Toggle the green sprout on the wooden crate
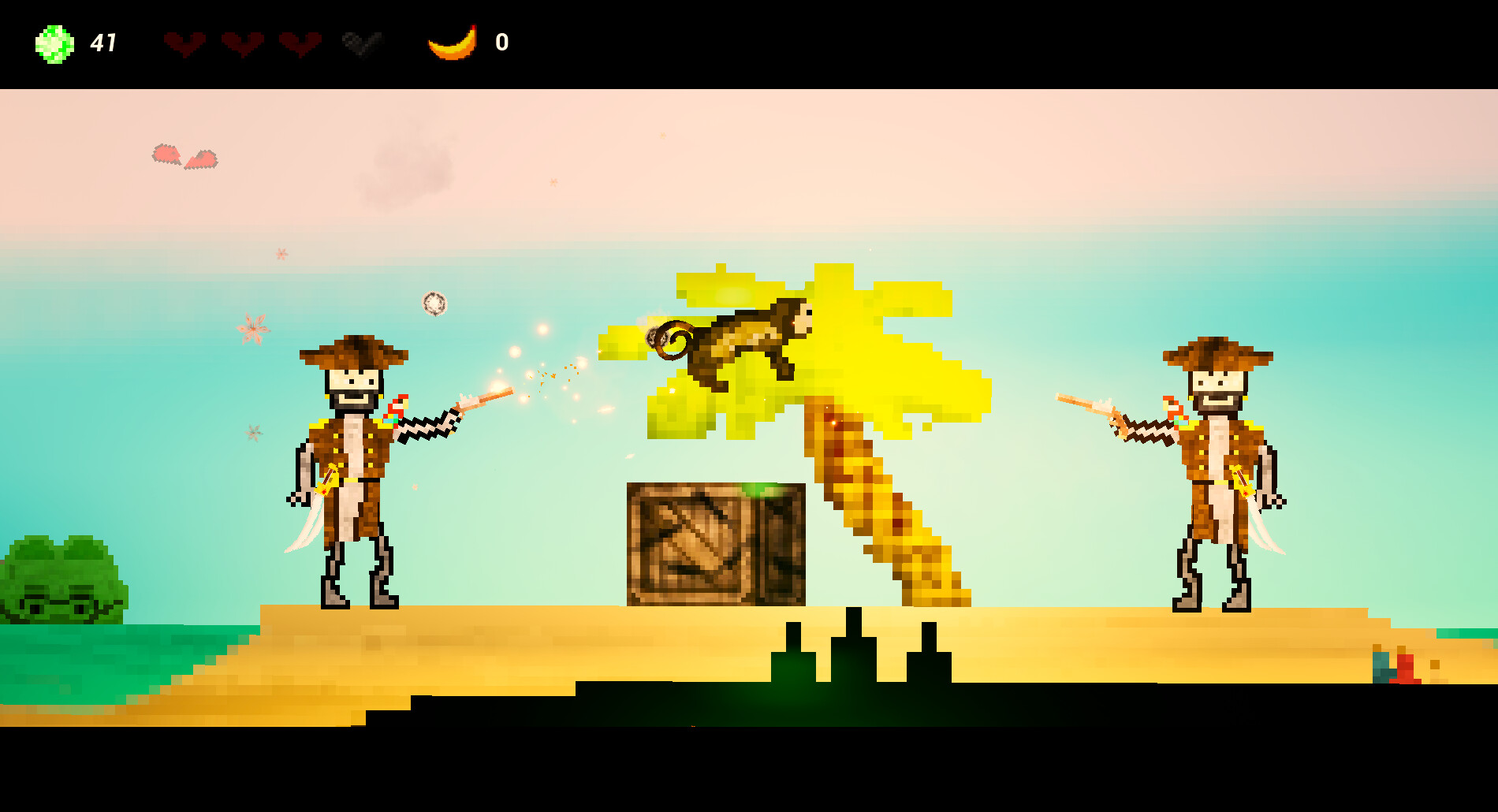Screen dimensions: 1498x812 tap(757, 490)
